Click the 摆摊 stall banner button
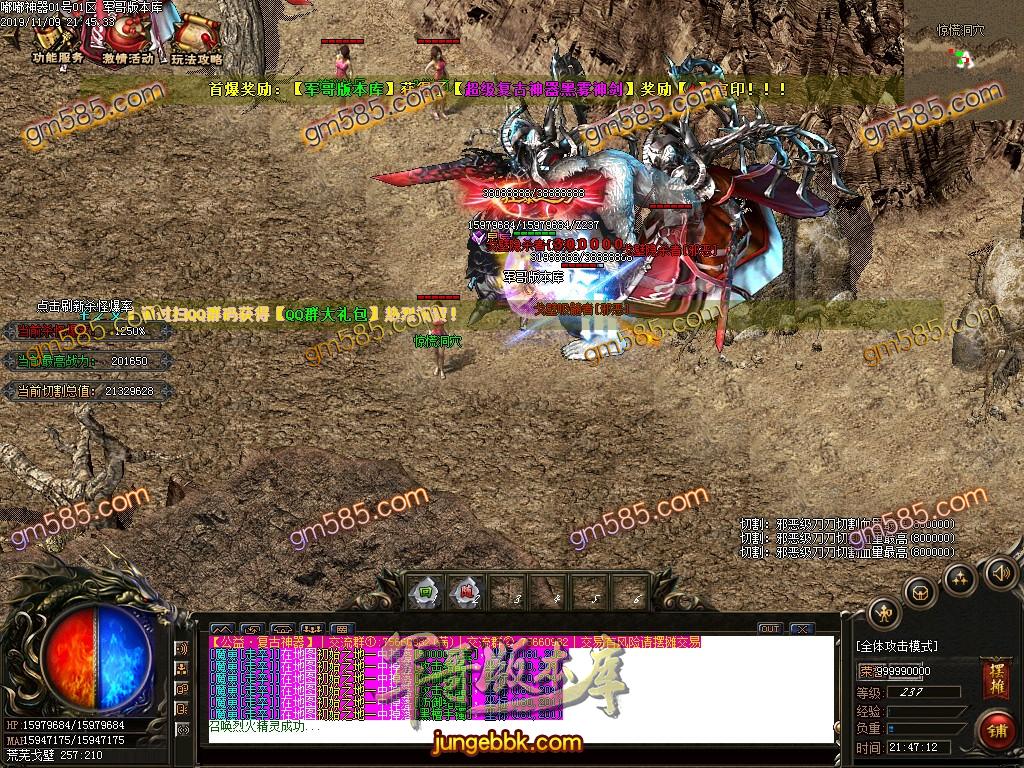 (x=995, y=673)
